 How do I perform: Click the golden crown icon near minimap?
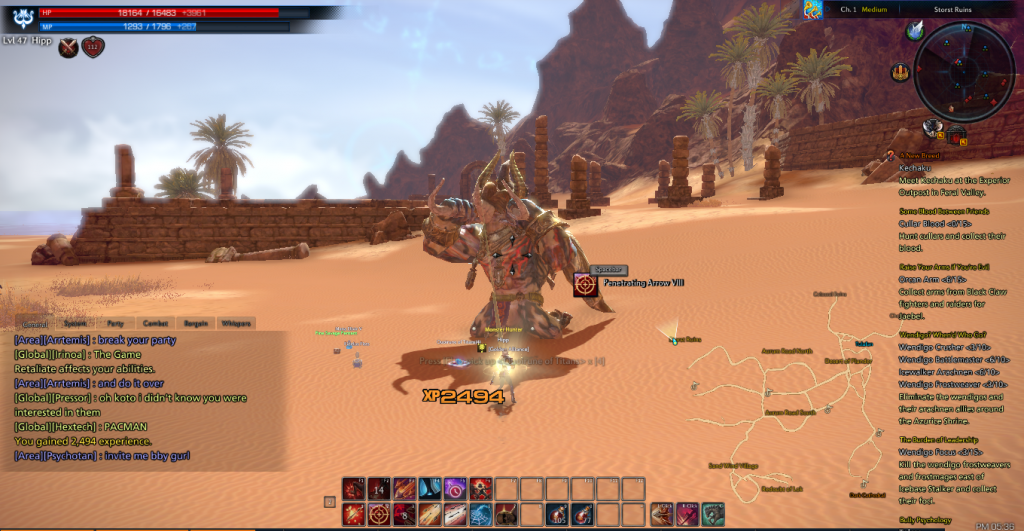click(x=902, y=71)
